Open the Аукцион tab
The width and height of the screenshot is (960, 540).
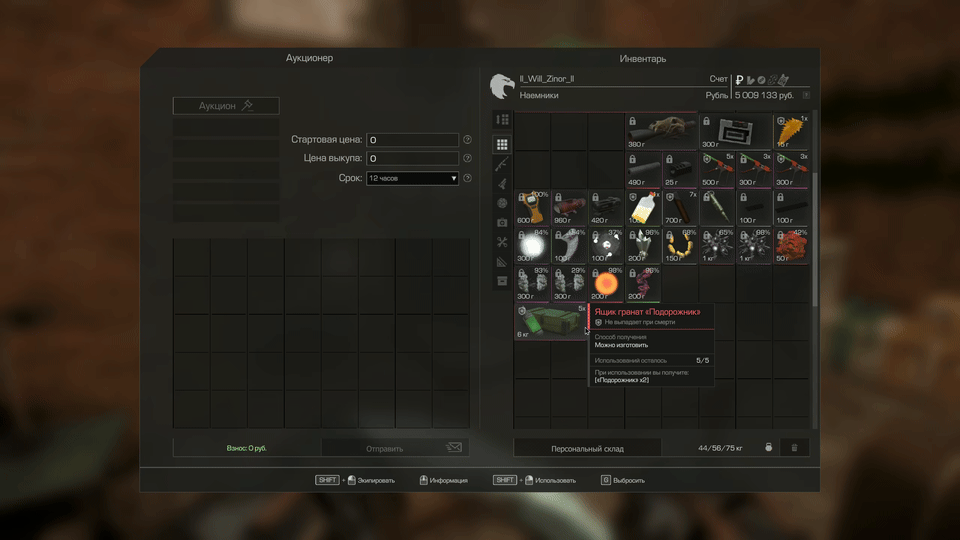tap(226, 105)
